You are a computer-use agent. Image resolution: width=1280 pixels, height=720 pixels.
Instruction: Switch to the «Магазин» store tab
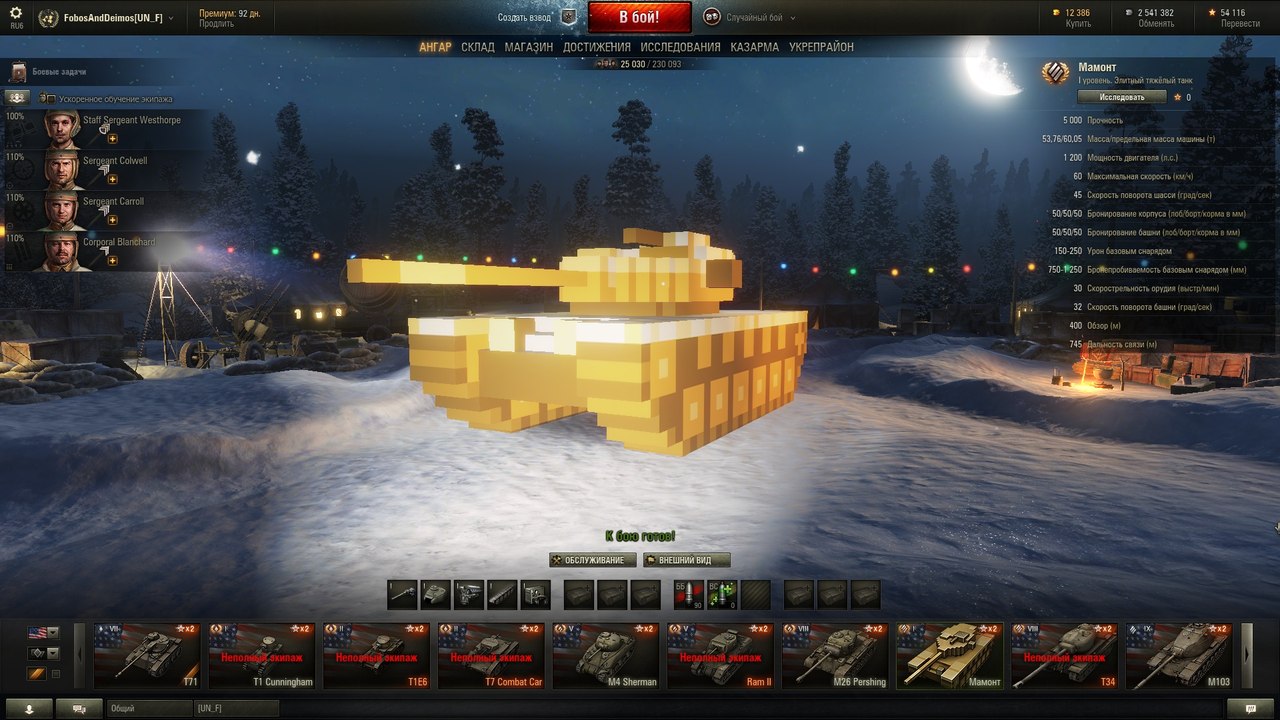click(528, 47)
